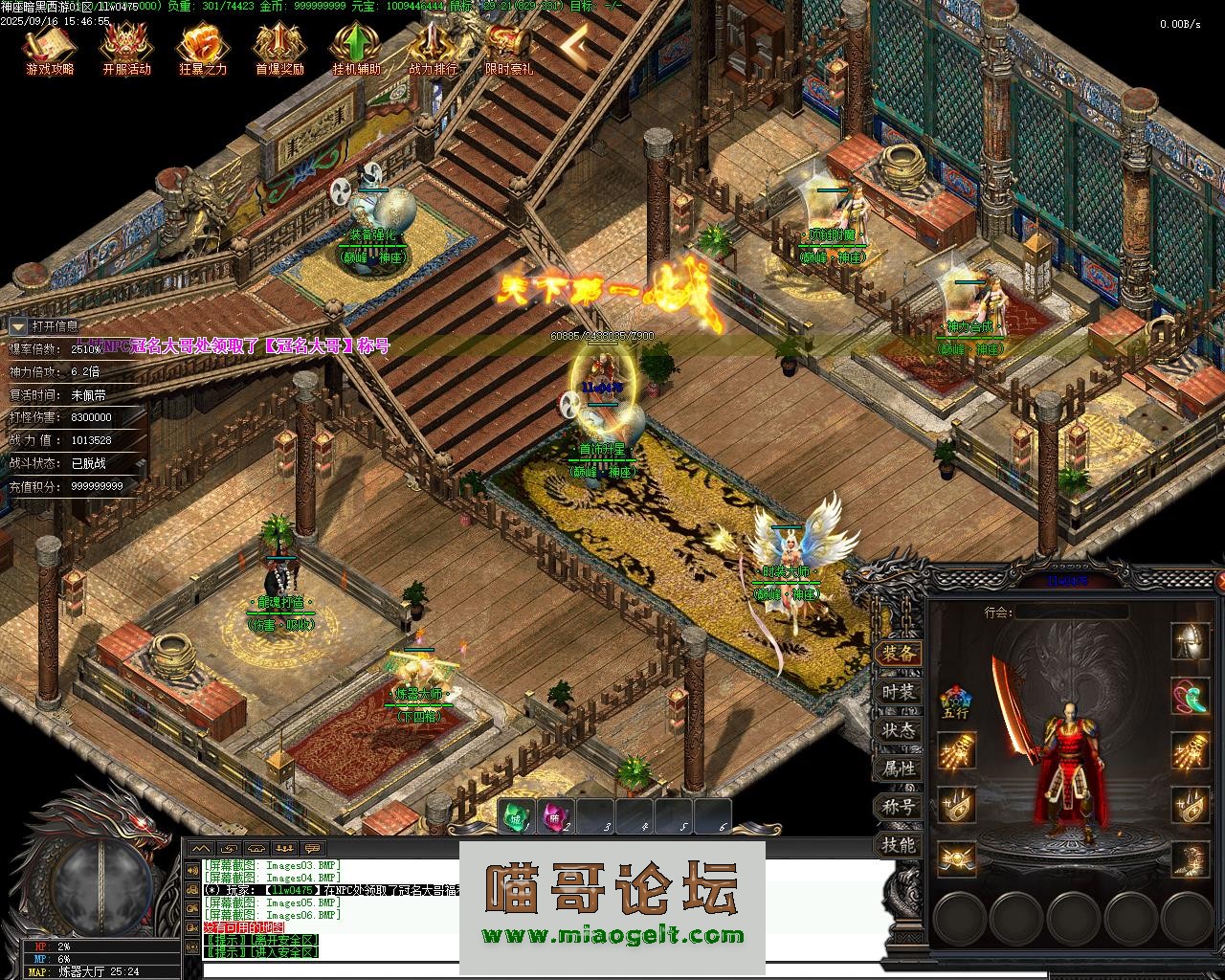Show the 战力排行 power ranking

click(433, 48)
